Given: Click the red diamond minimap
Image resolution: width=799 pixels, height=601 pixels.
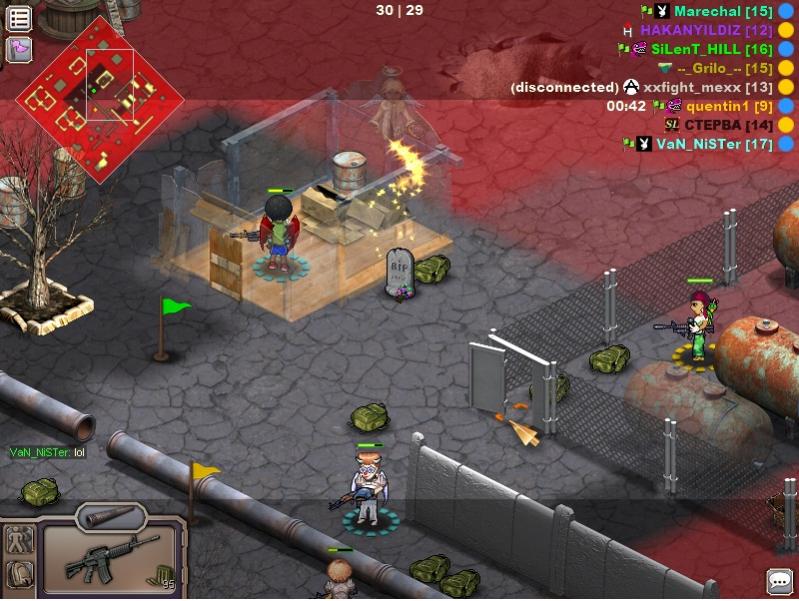Looking at the screenshot, I should (x=99, y=98).
